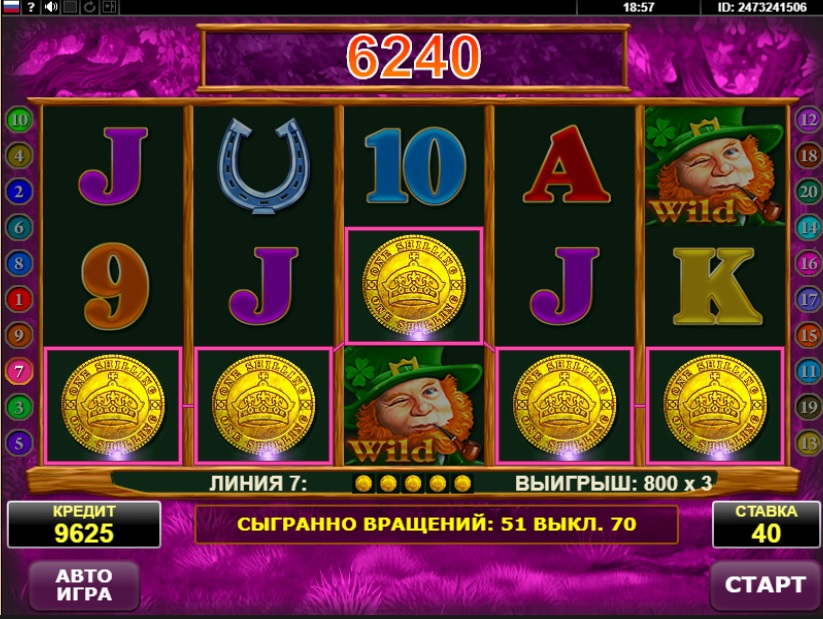Open the language selector flag
823x619 pixels.
pyautogui.click(x=10, y=7)
